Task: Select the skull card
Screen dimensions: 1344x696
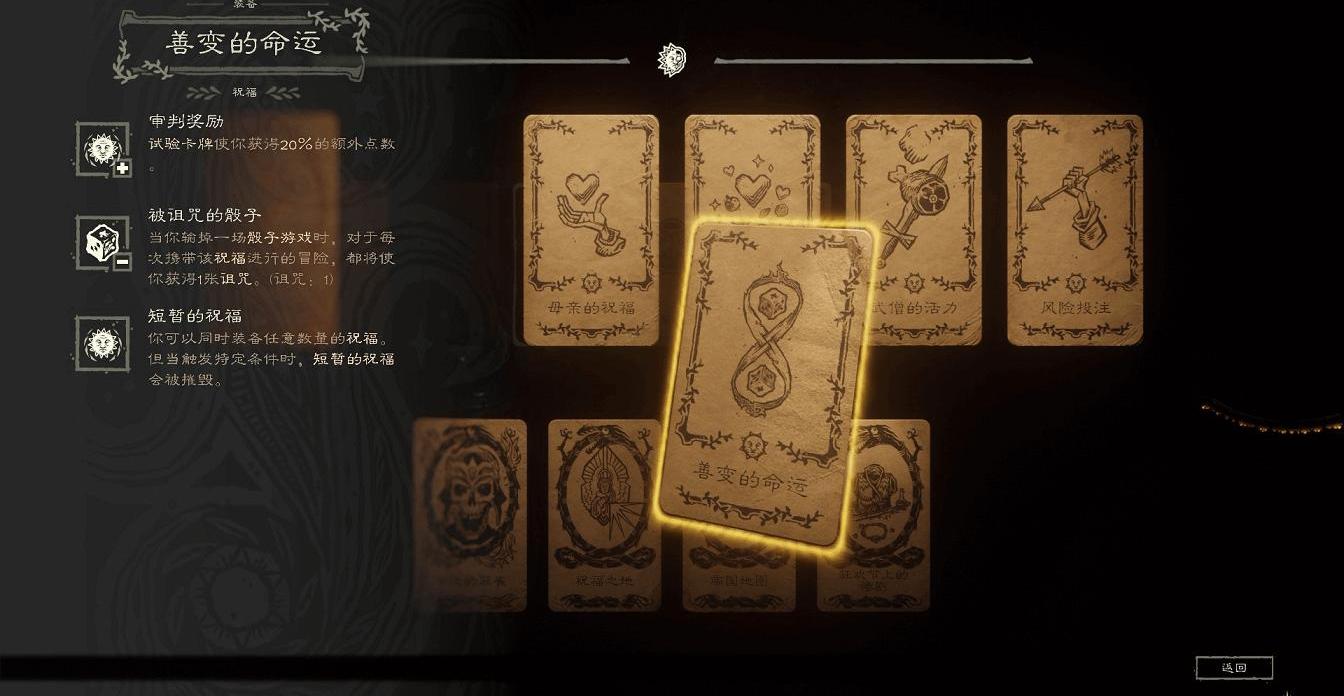Action: coord(470,515)
